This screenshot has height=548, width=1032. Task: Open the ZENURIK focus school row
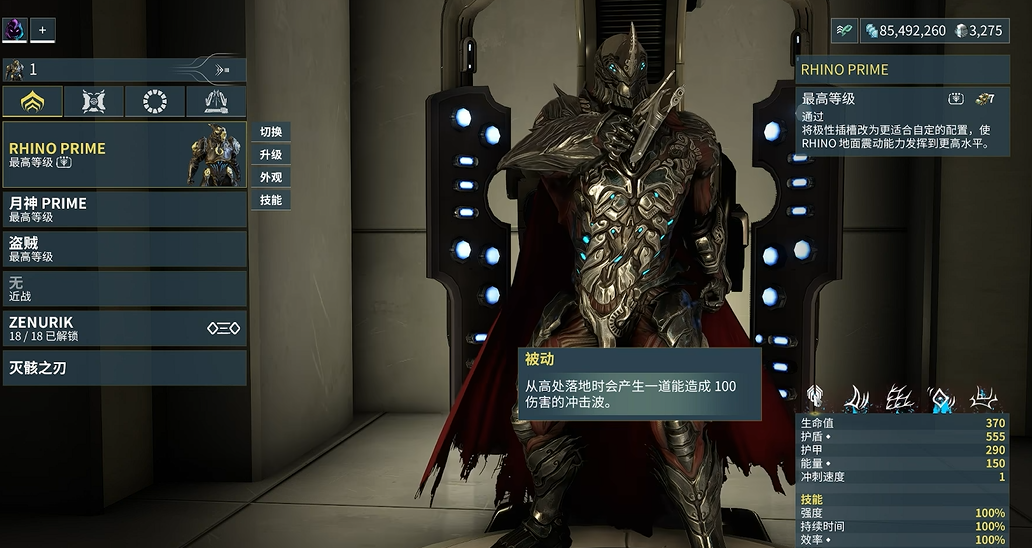point(124,328)
